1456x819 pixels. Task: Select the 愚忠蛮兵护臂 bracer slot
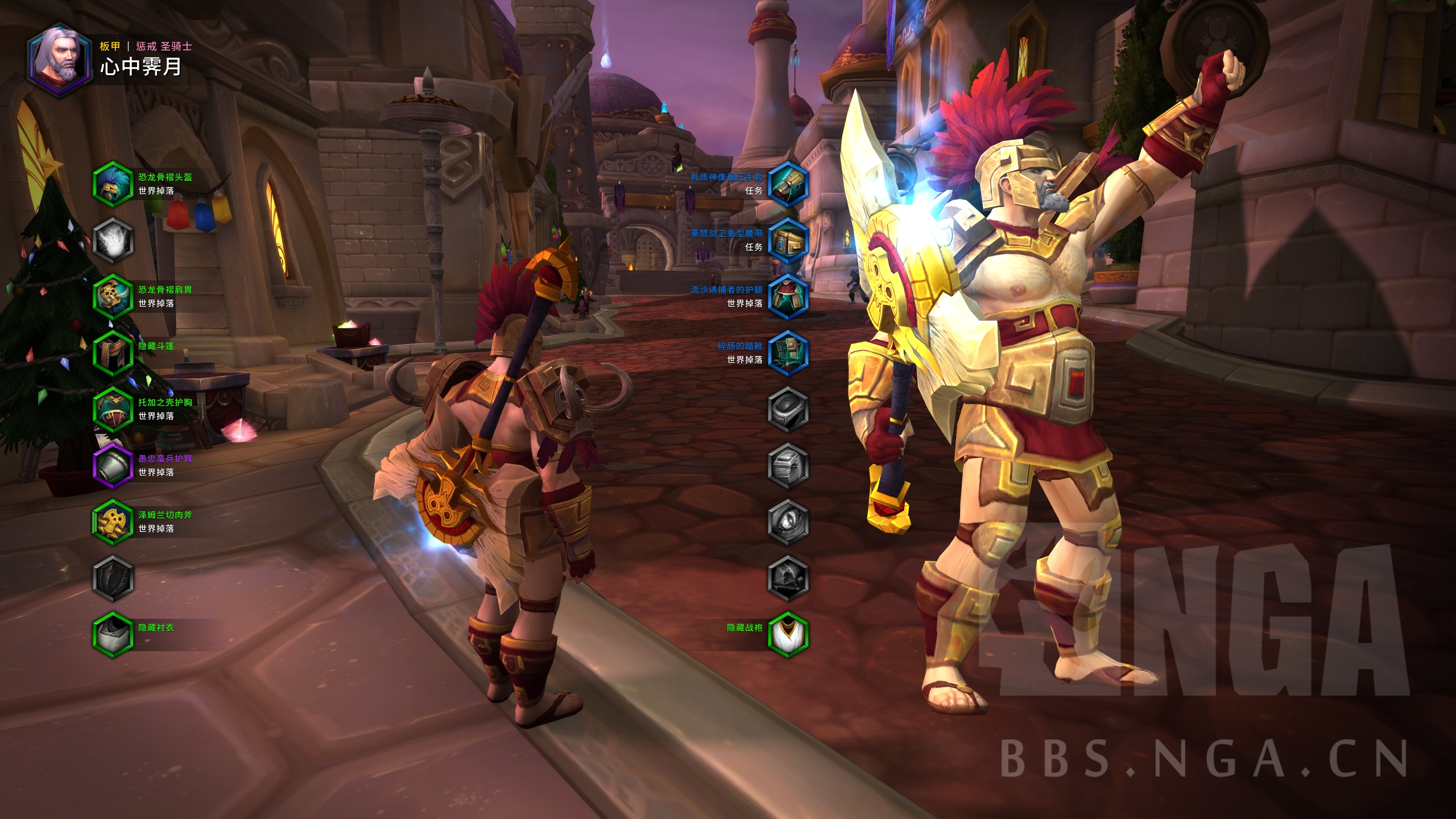pos(113,465)
